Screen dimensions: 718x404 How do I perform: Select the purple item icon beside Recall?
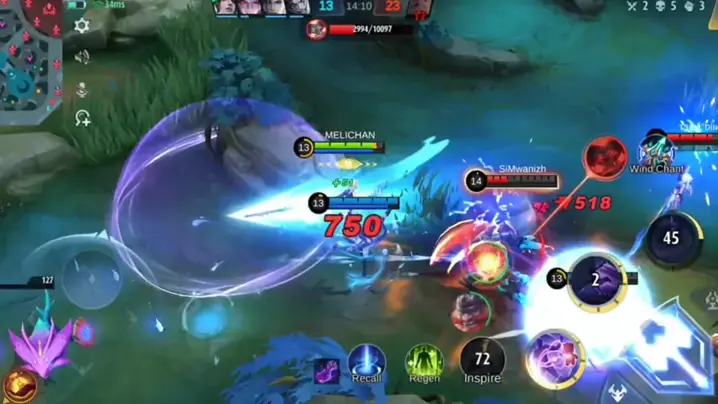pos(326,371)
